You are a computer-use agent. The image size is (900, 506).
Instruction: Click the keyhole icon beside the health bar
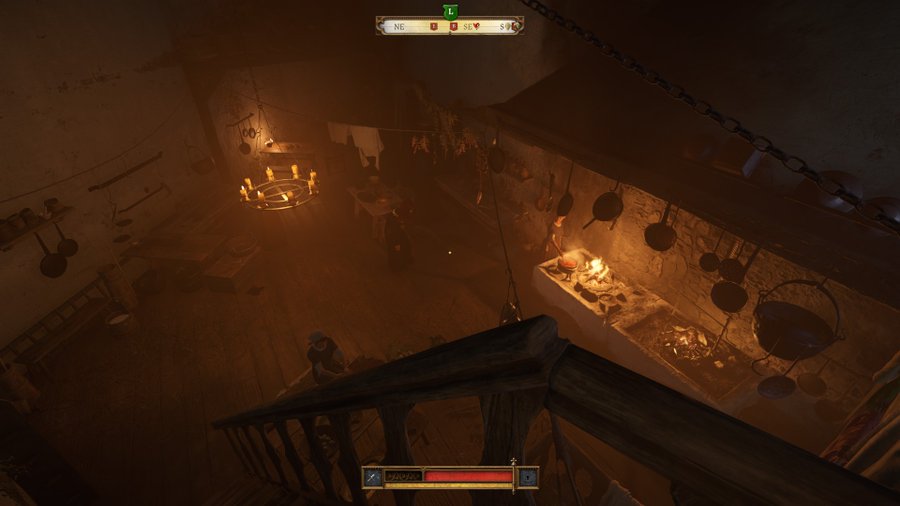point(528,477)
